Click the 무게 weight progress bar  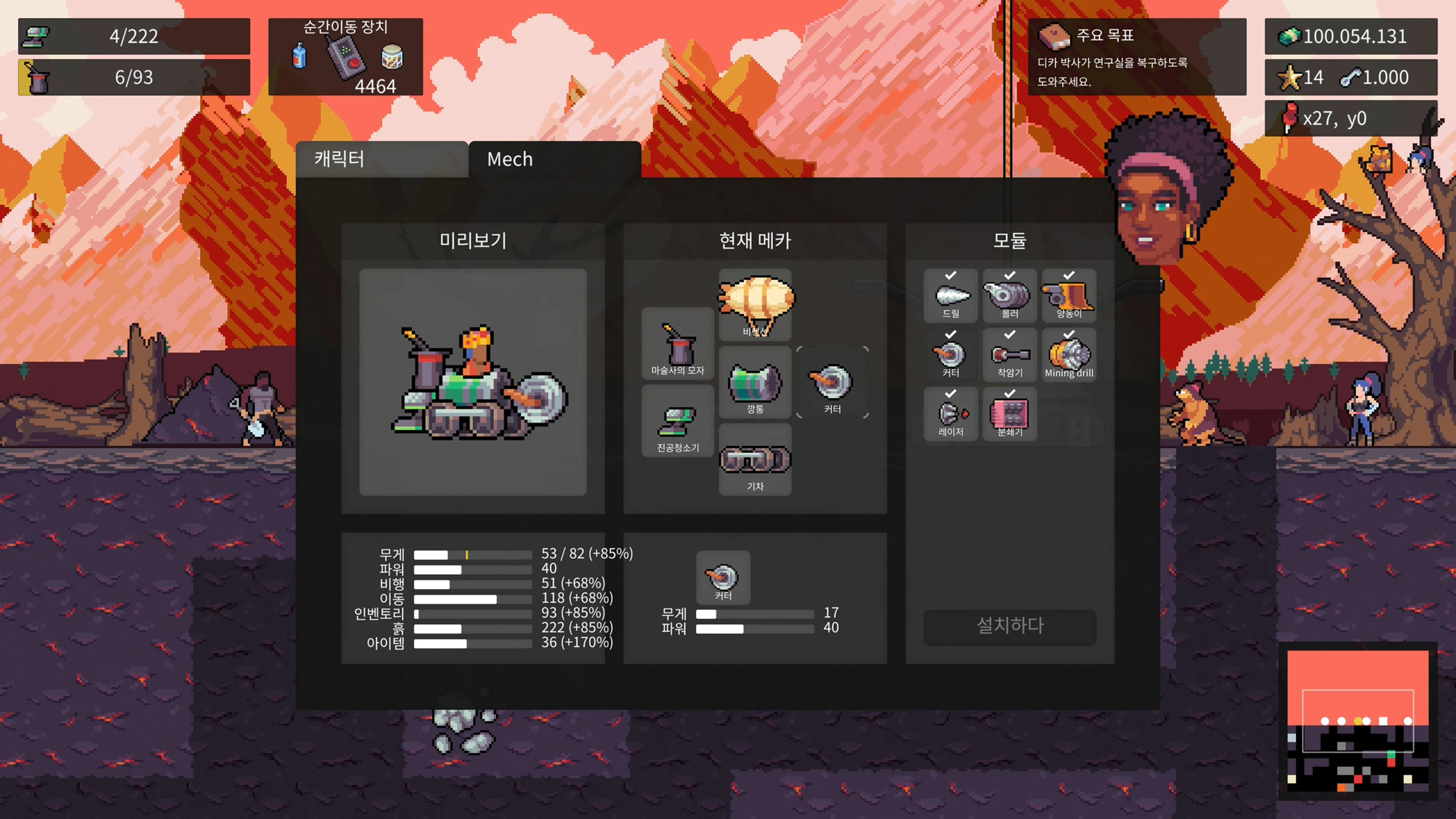coord(473,555)
